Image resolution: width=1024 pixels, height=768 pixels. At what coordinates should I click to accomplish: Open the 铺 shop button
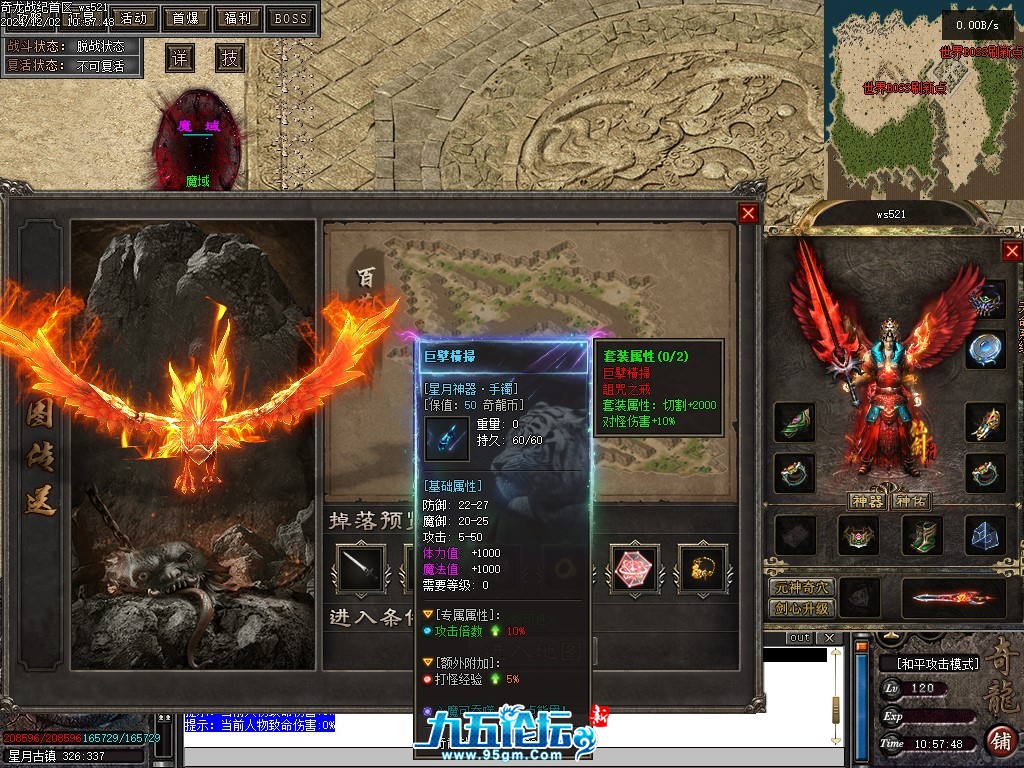999,741
